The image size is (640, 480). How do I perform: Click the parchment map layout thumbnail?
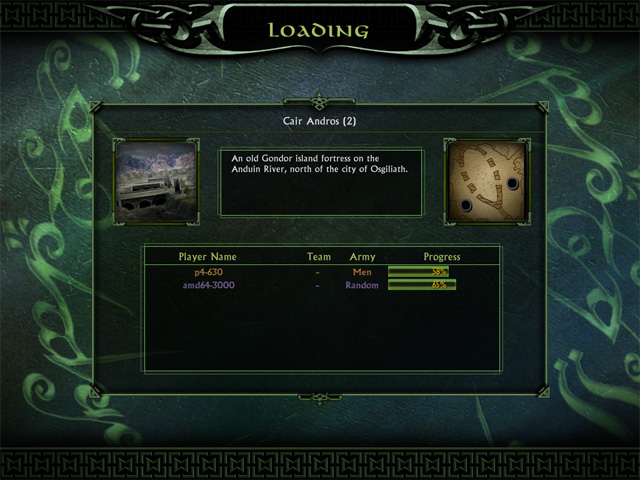click(x=485, y=181)
